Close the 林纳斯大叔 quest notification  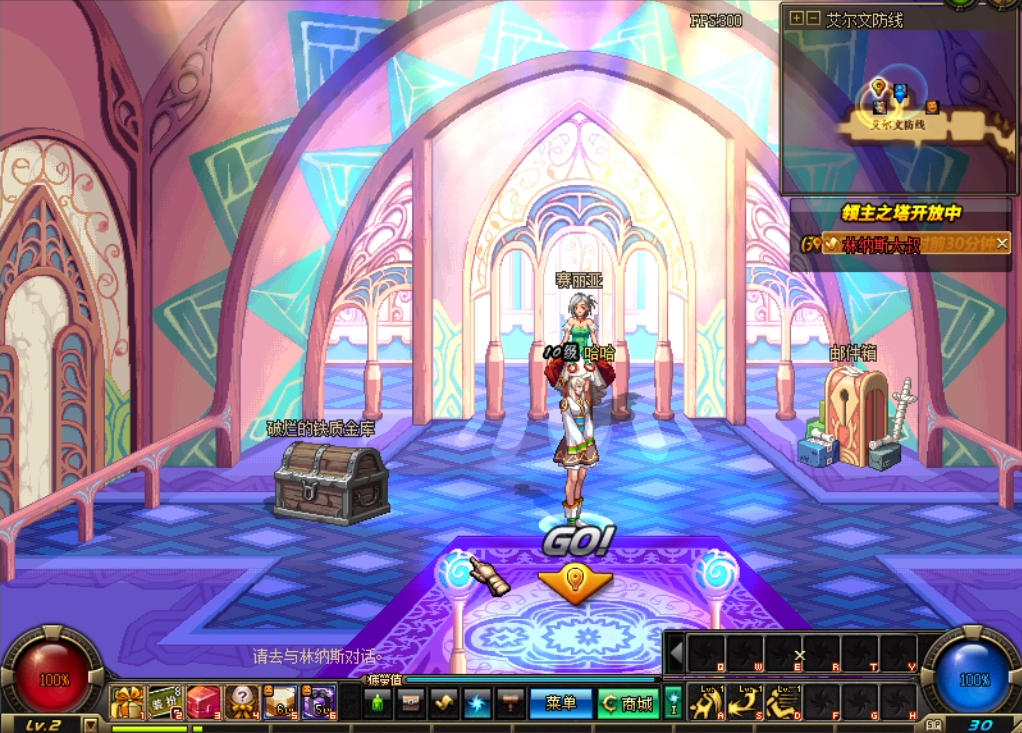point(1001,243)
